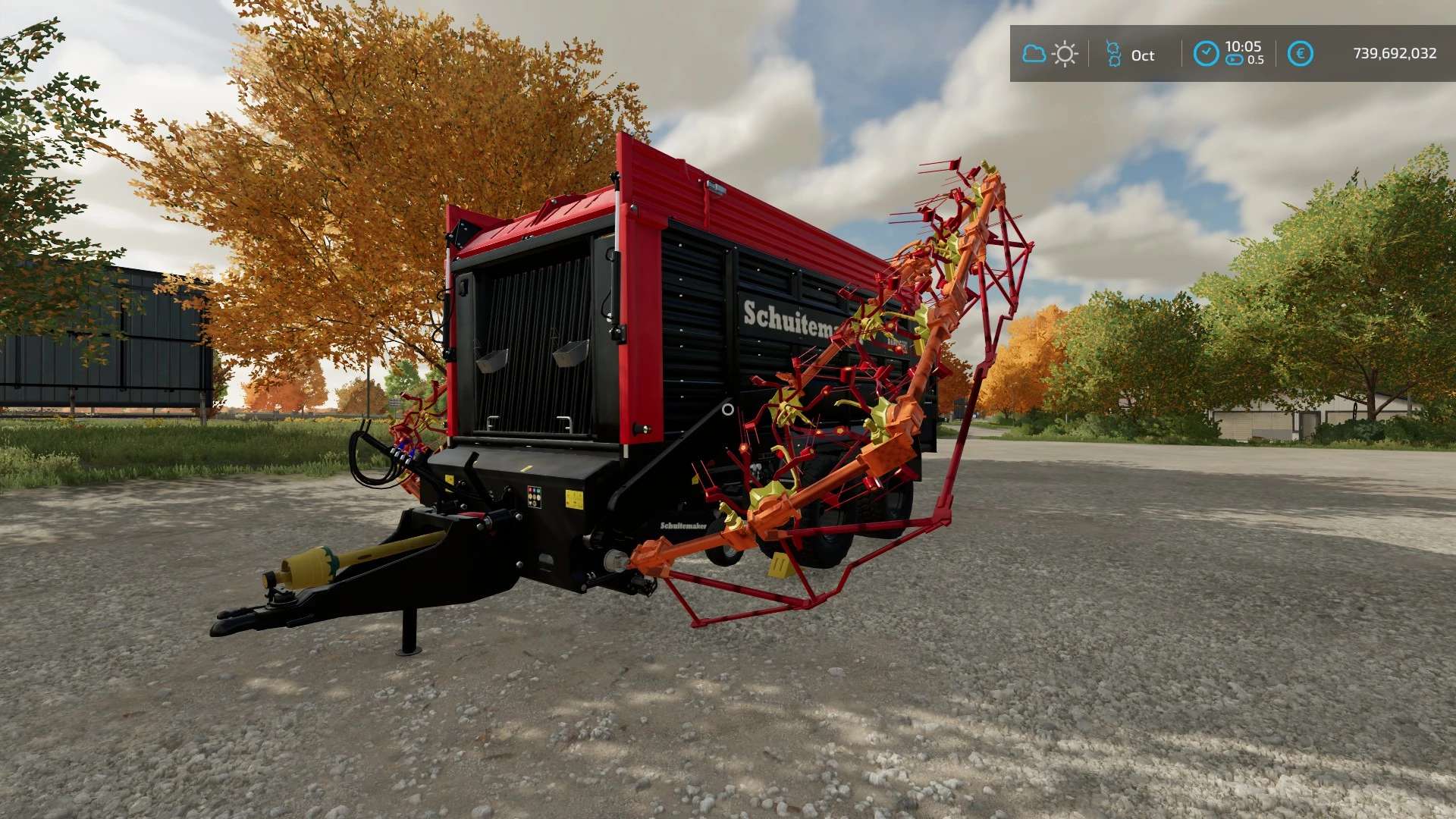Screen dimensions: 1456x819
Task: Select the euro money icon
Action: (x=1300, y=54)
